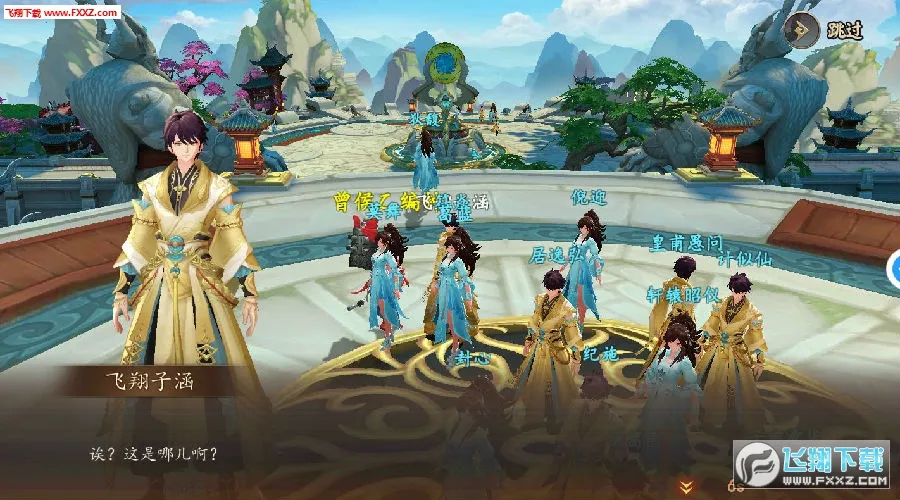The height and width of the screenshot is (500, 900).
Task: Tap the blue floating circle at screen edge
Action: pyautogui.click(x=894, y=267)
